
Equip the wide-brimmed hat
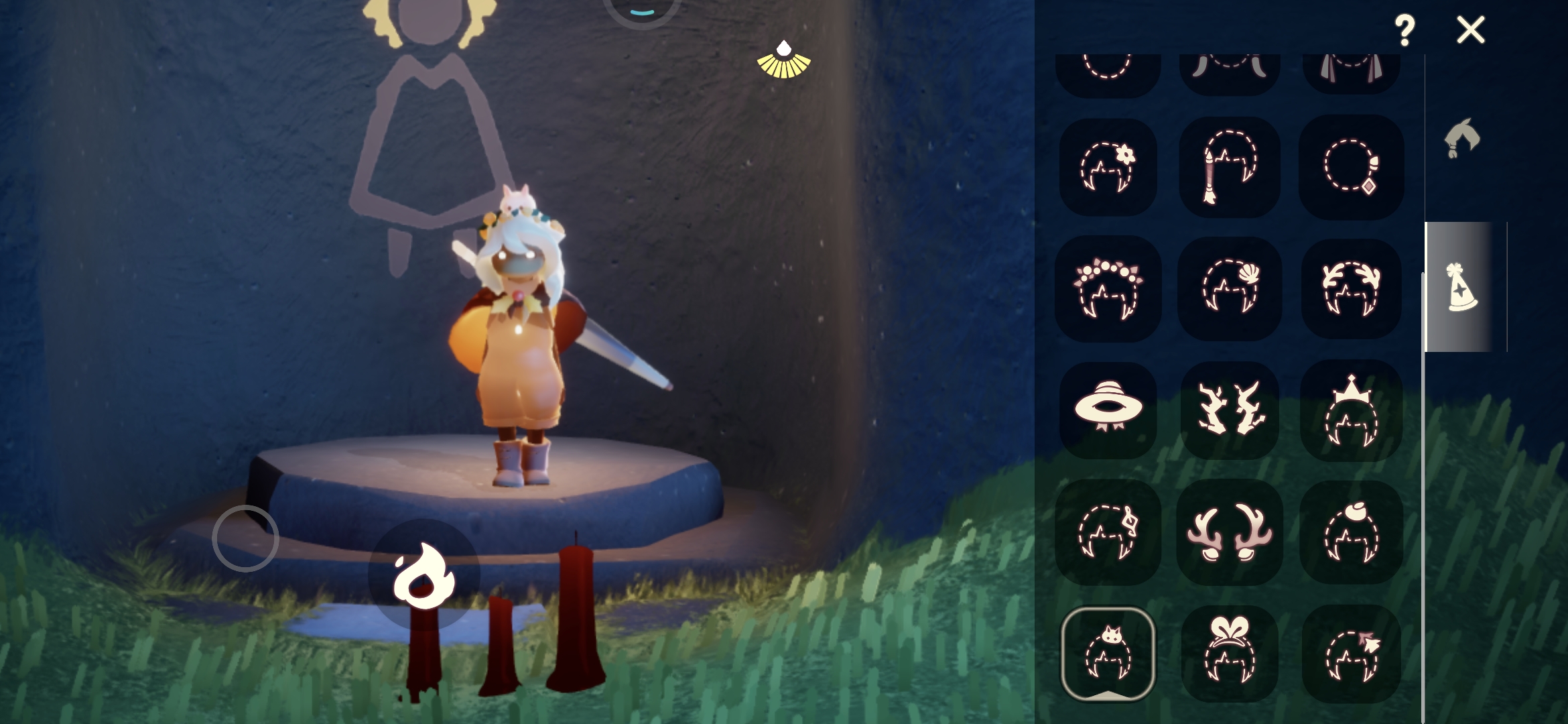[1108, 410]
